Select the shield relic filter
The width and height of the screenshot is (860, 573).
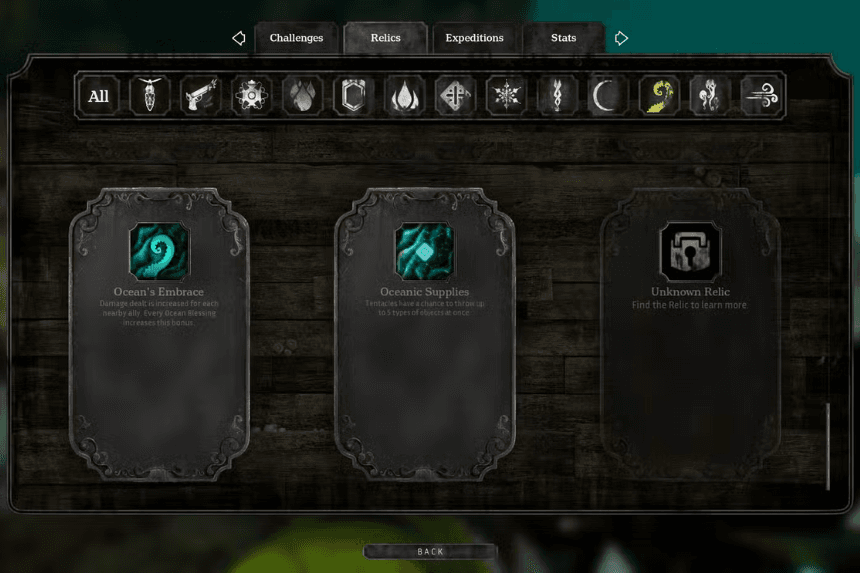[353, 96]
